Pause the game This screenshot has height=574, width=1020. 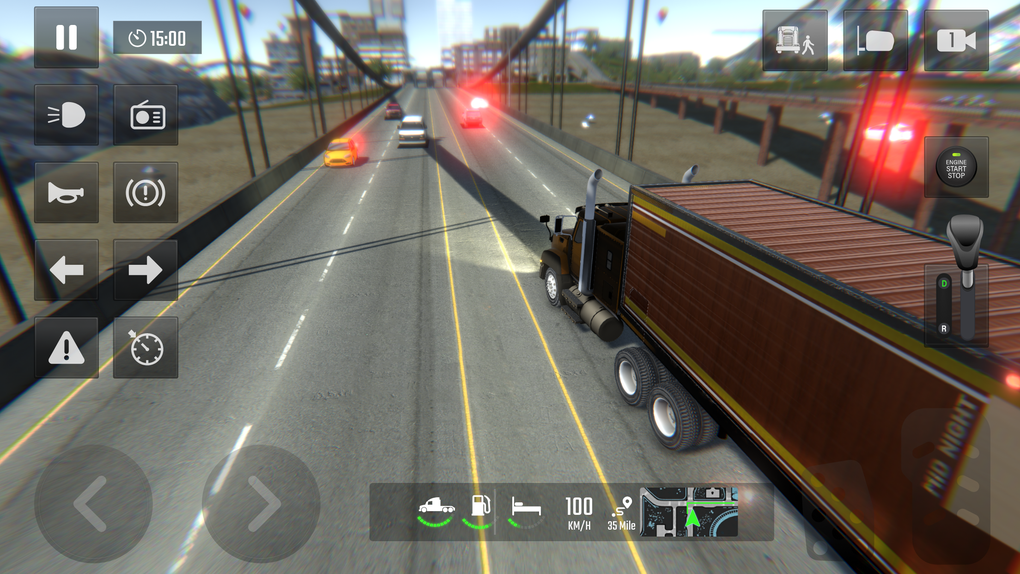point(66,38)
